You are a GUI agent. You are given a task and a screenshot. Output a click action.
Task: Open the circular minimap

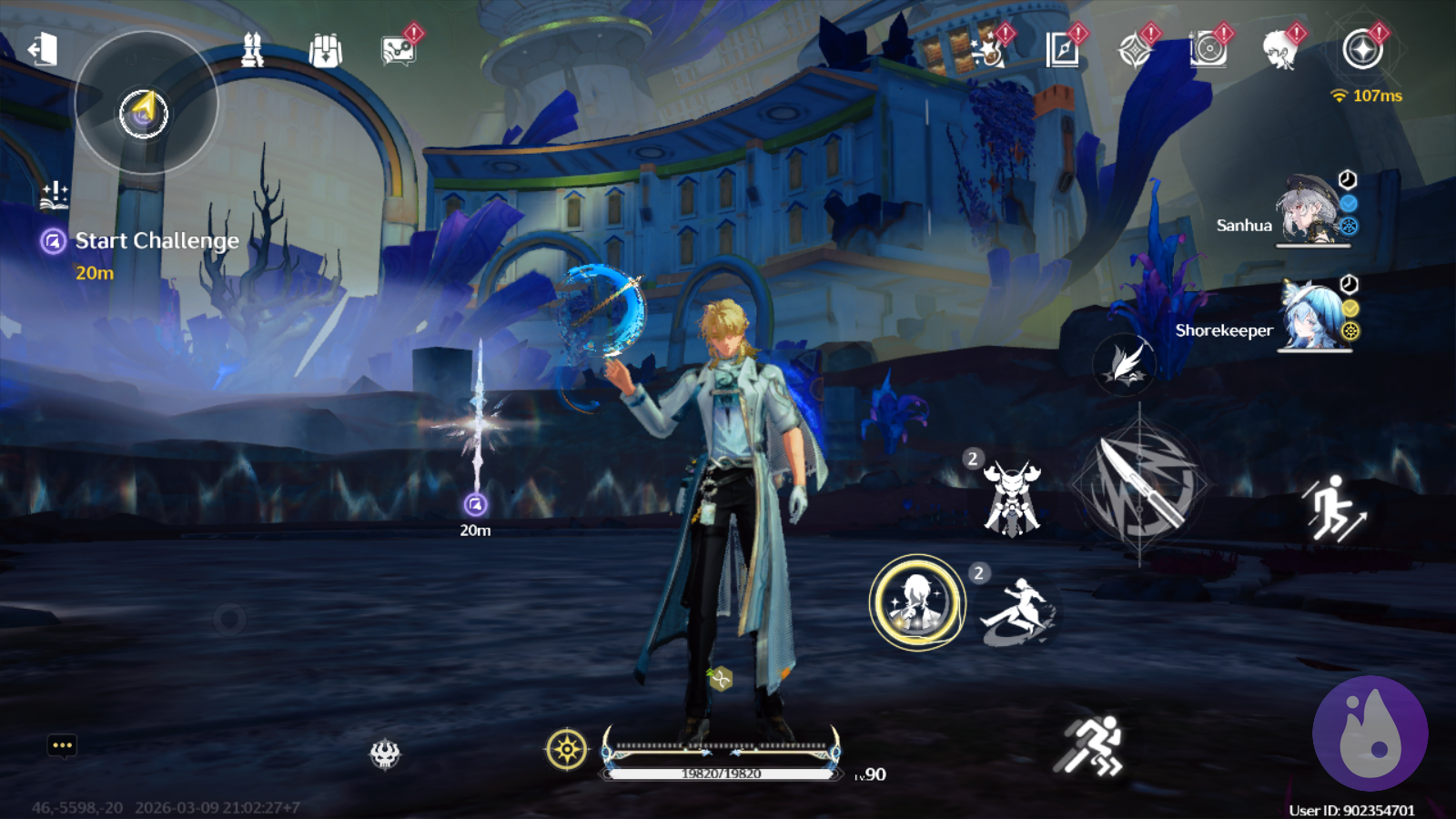145,103
